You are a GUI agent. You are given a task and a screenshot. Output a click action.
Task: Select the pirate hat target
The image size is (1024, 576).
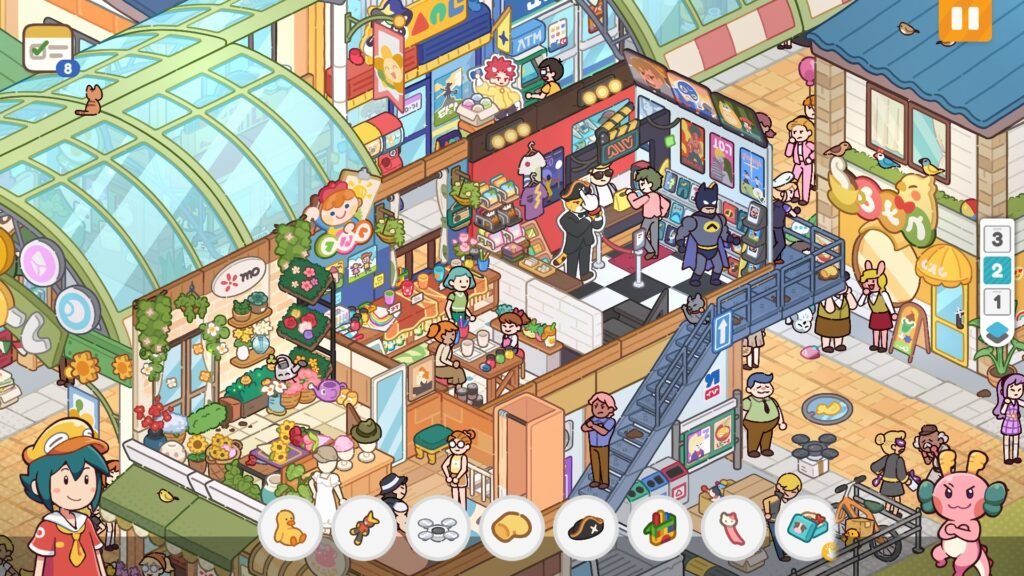click(x=586, y=527)
